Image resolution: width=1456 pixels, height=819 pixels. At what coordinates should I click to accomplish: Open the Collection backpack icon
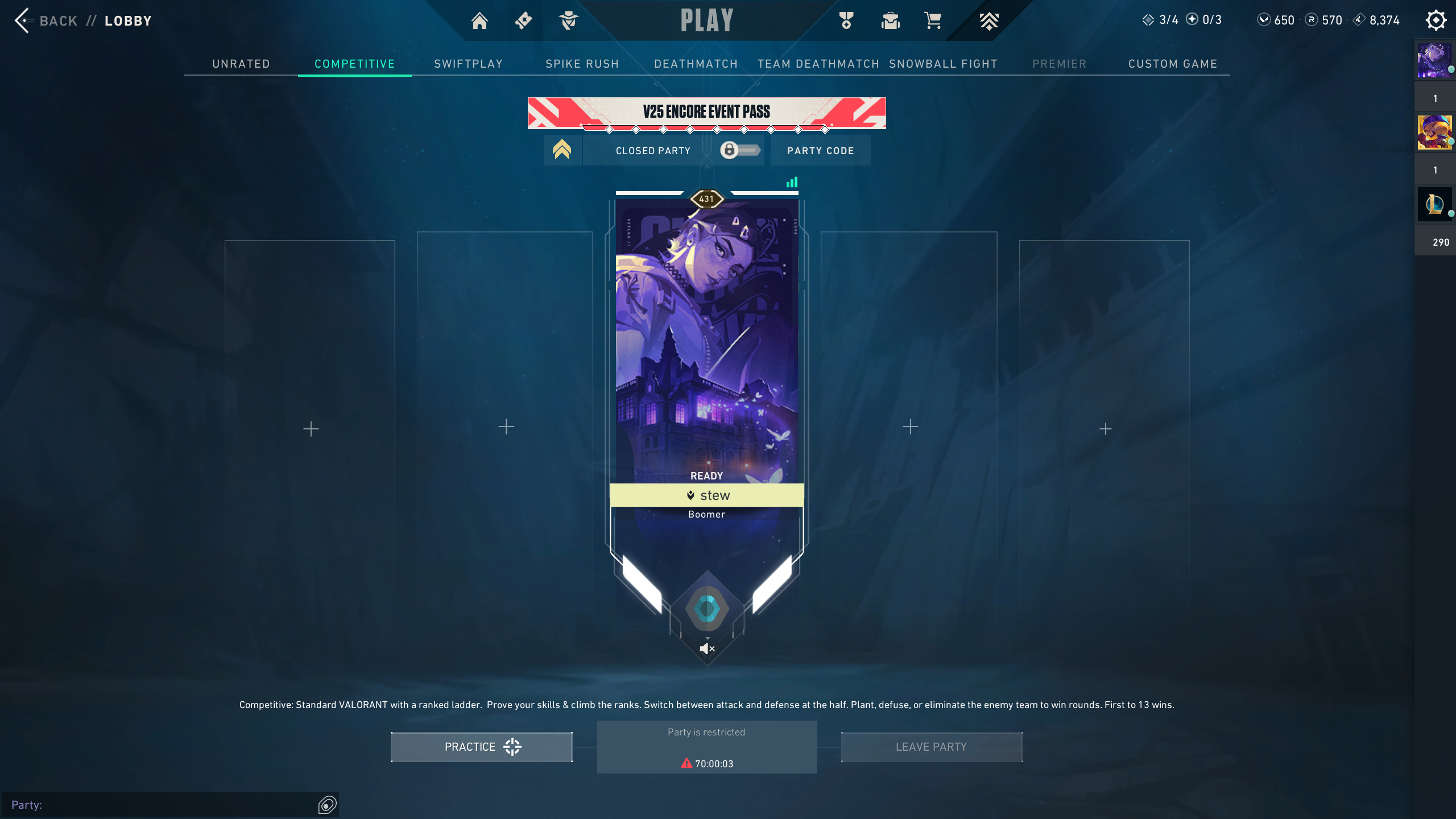click(x=890, y=20)
